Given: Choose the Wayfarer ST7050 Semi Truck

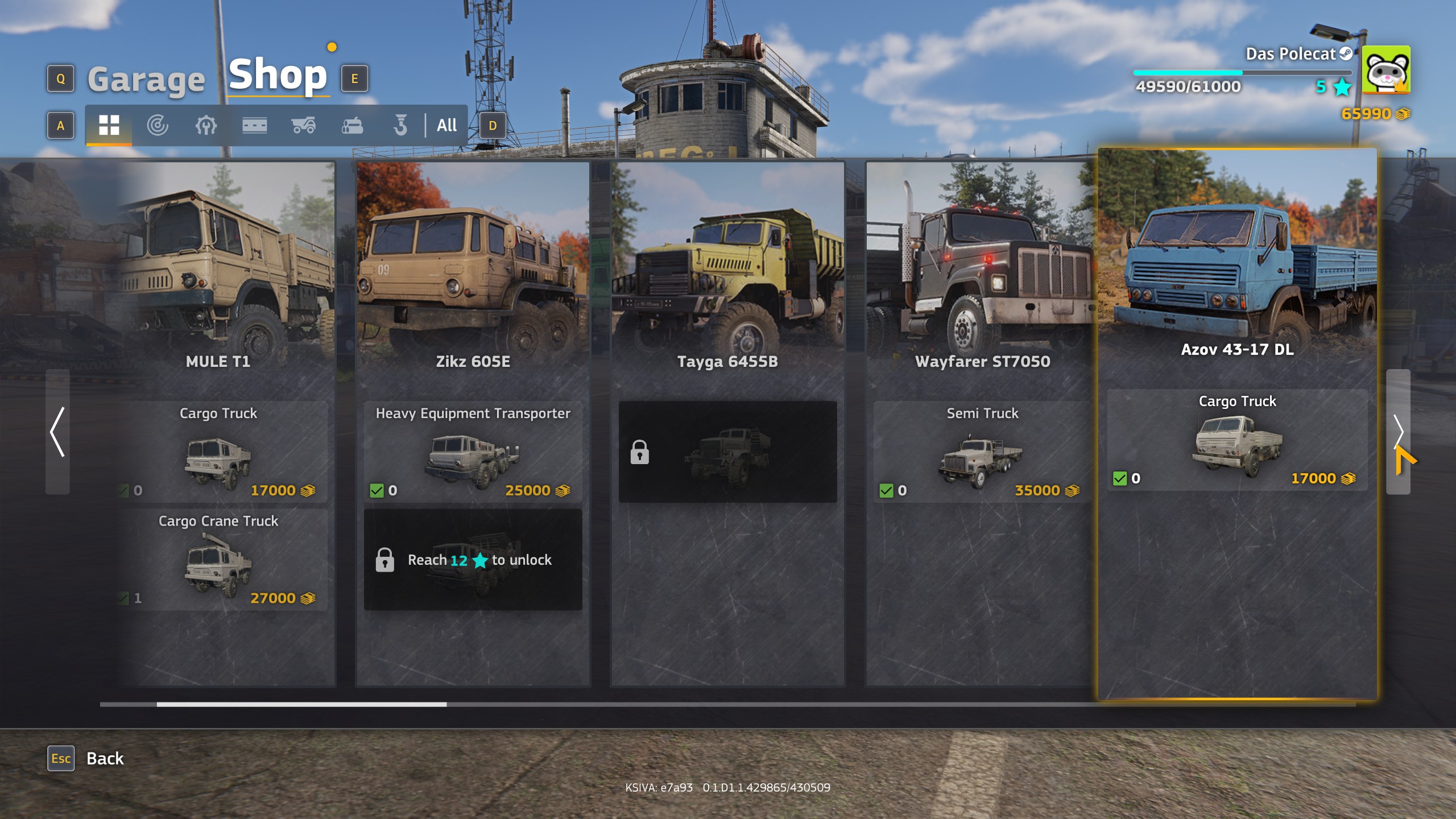Looking at the screenshot, I should tap(982, 452).
